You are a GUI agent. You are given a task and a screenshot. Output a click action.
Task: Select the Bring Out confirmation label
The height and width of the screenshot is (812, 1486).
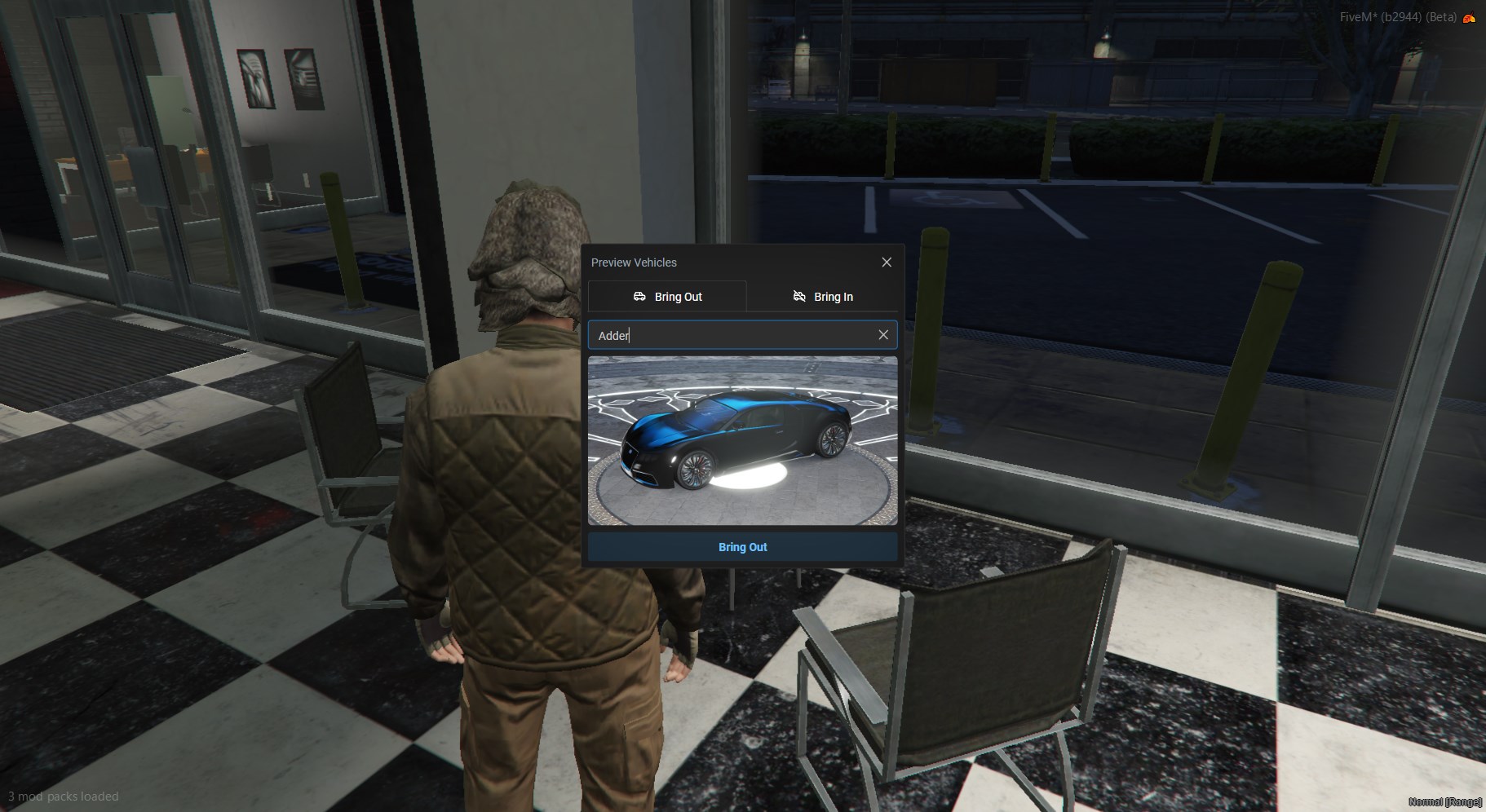tap(742, 547)
